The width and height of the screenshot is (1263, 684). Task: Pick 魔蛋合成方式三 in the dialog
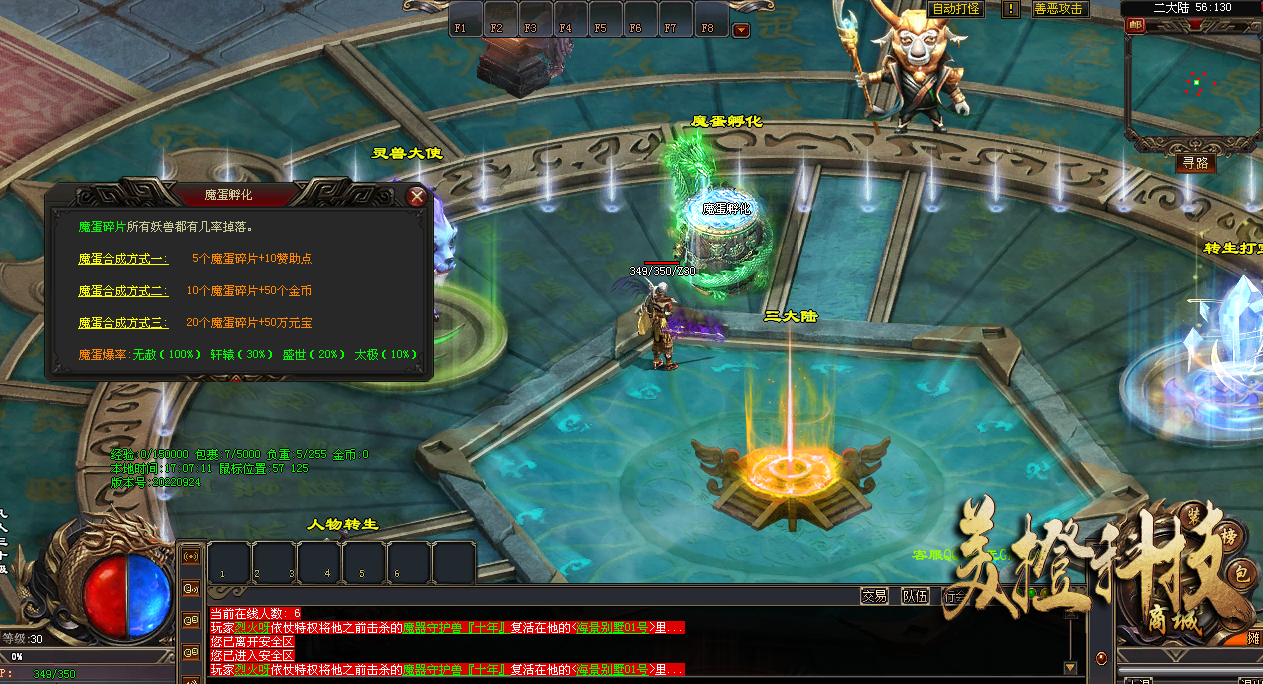(x=124, y=323)
